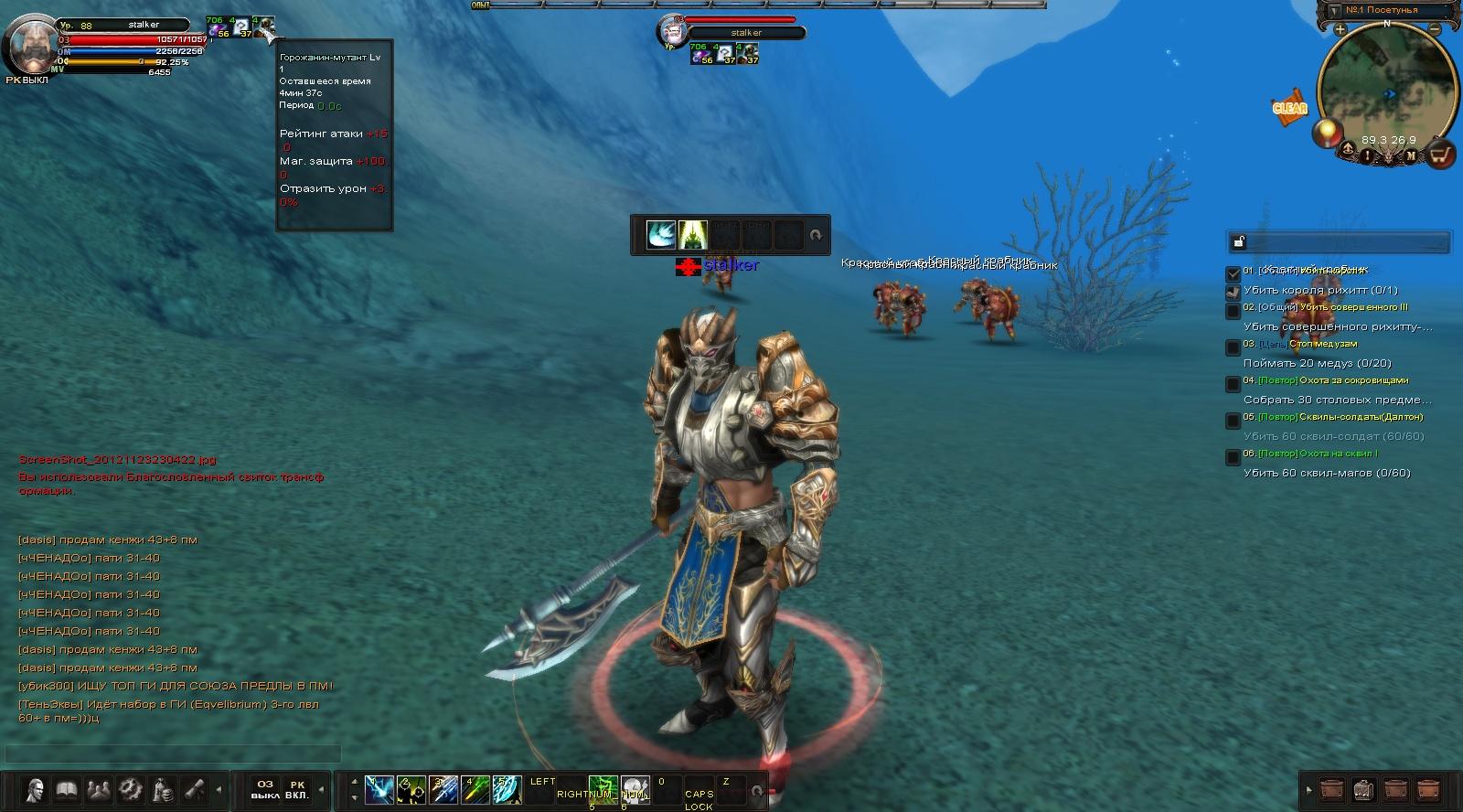
Task: Activate the skull skill on the hotbar
Action: click(635, 789)
